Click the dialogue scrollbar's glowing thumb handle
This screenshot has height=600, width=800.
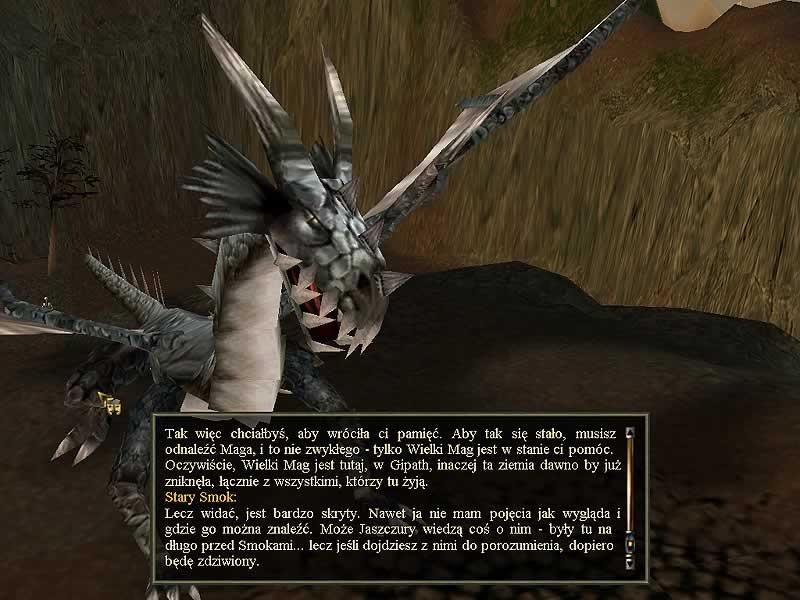pos(630,544)
